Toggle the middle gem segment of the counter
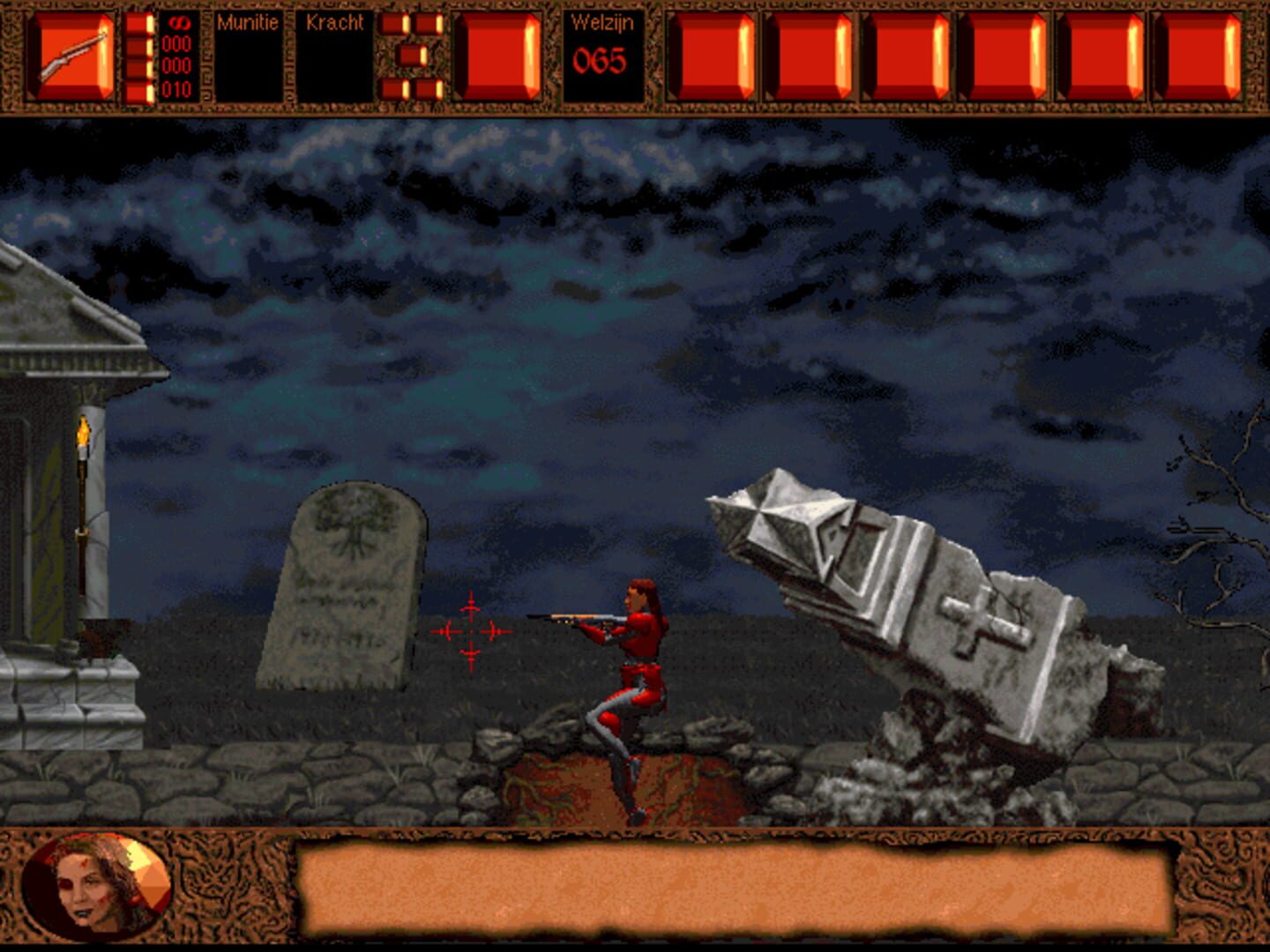 (411, 56)
